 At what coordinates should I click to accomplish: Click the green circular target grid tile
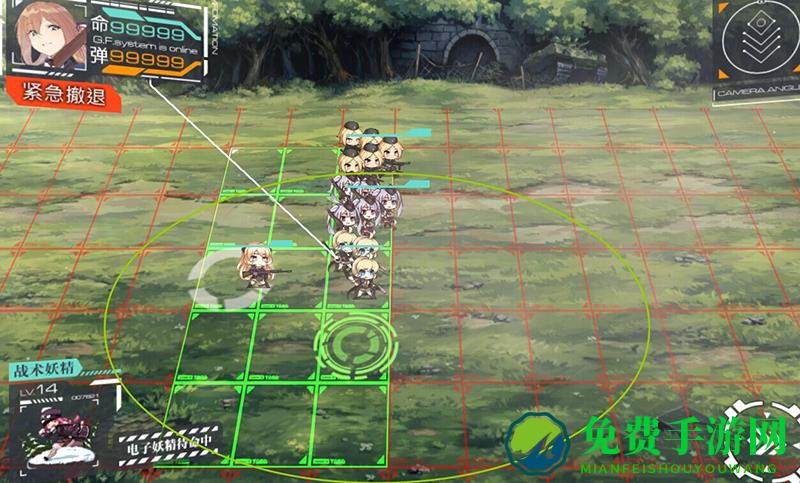point(356,342)
